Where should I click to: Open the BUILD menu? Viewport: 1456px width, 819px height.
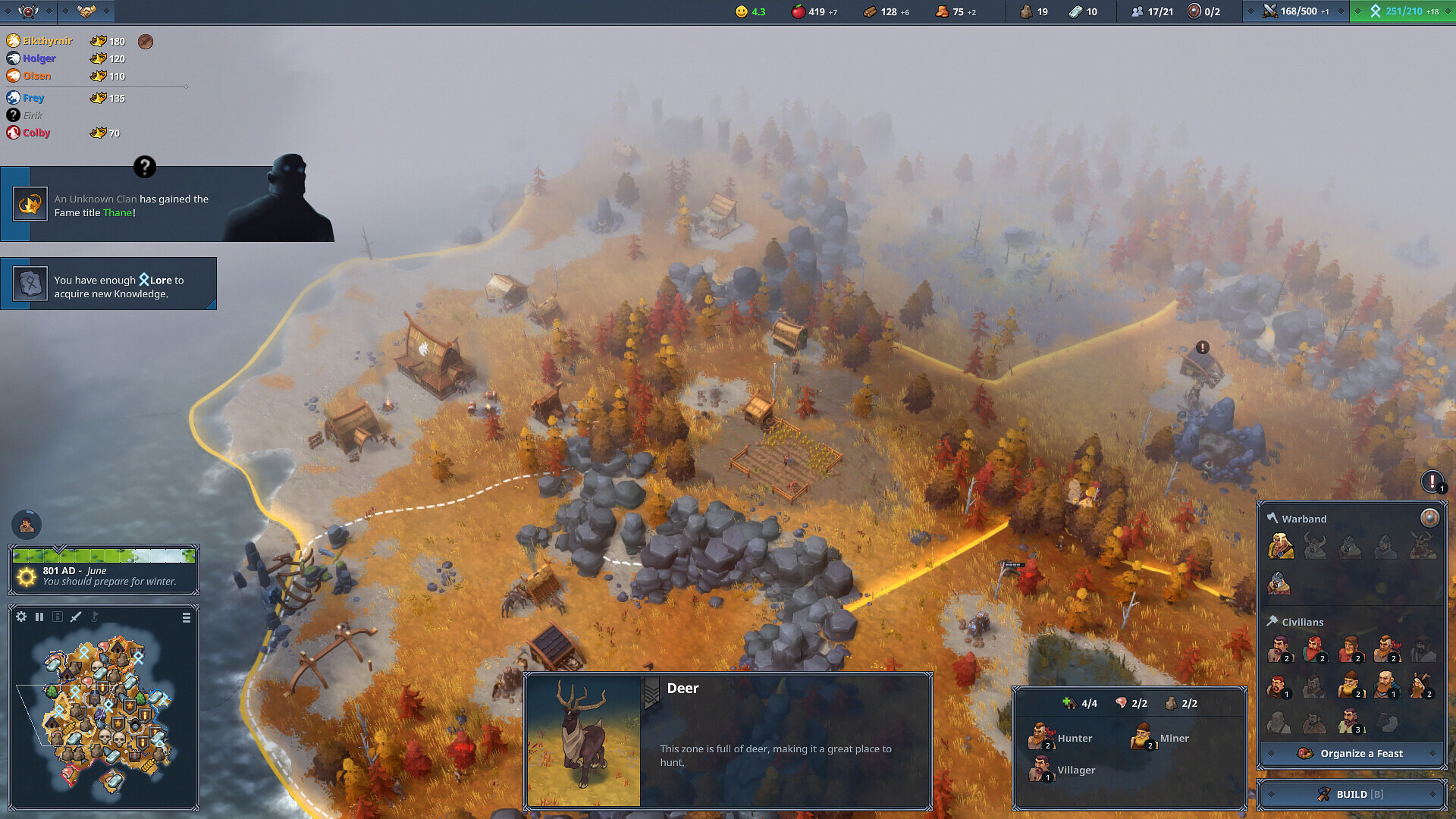coord(1351,794)
